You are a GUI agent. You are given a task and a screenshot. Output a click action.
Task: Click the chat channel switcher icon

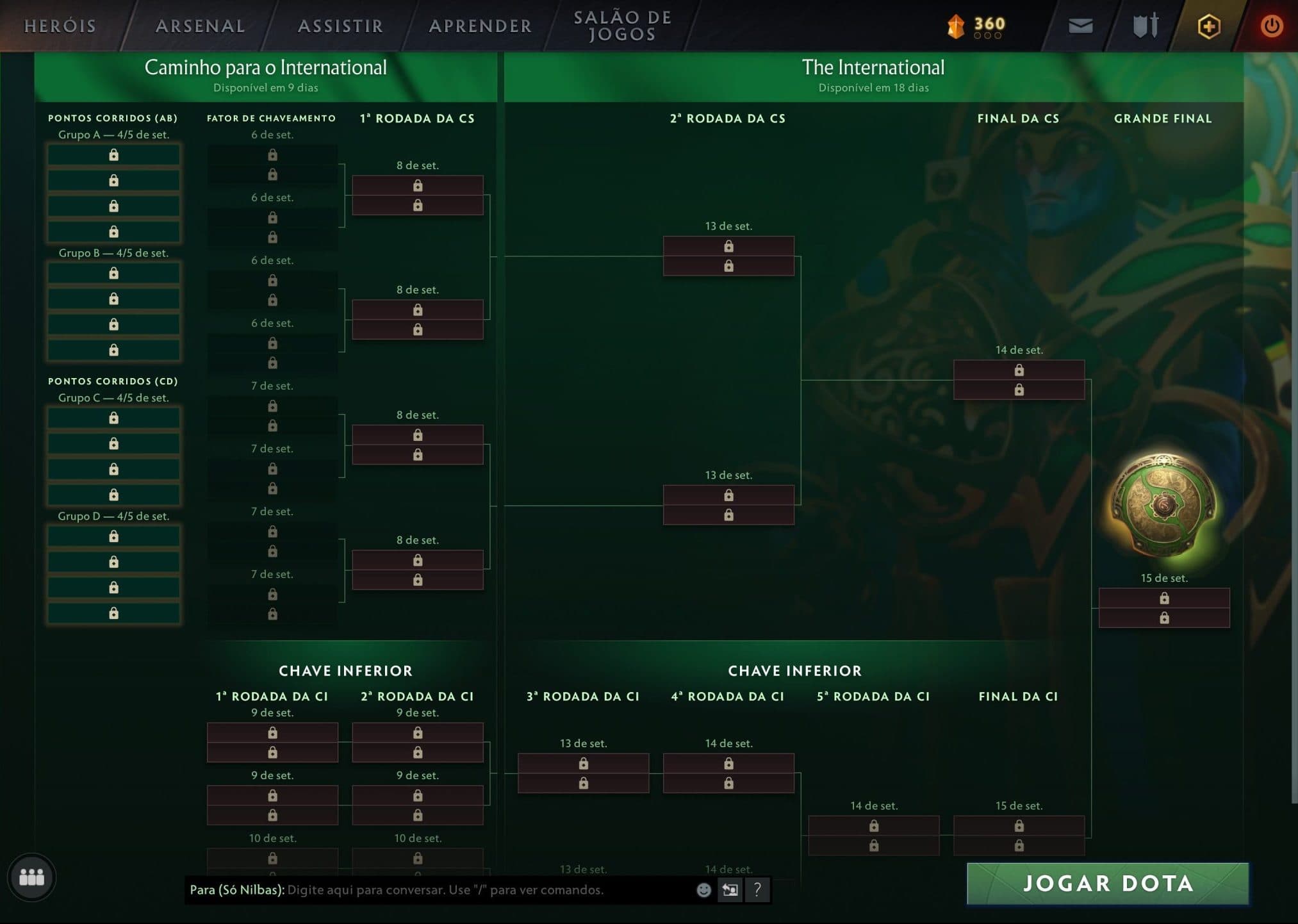(730, 890)
